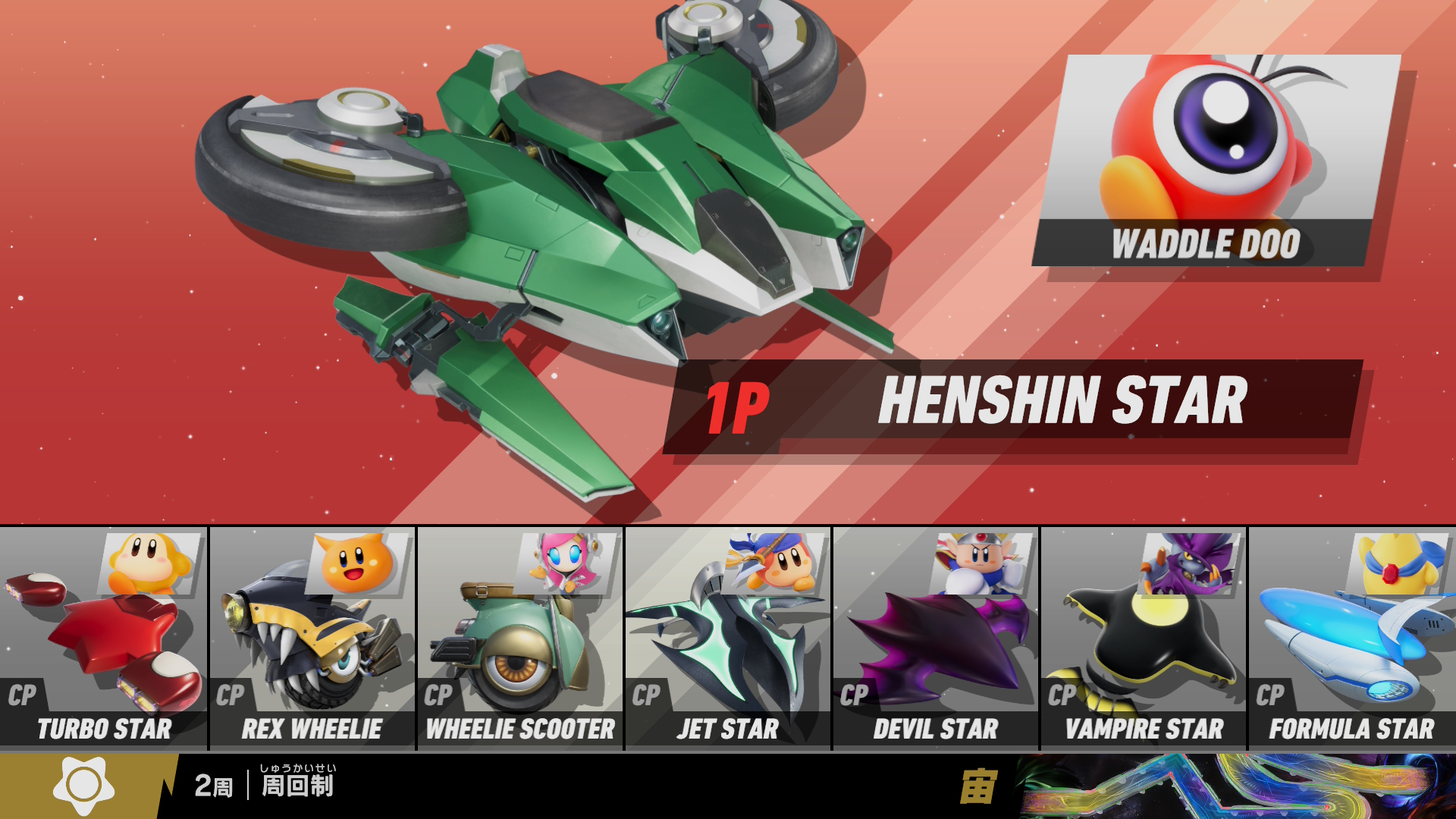
Task: Pick the Formula Star CP tile
Action: pos(1352,639)
